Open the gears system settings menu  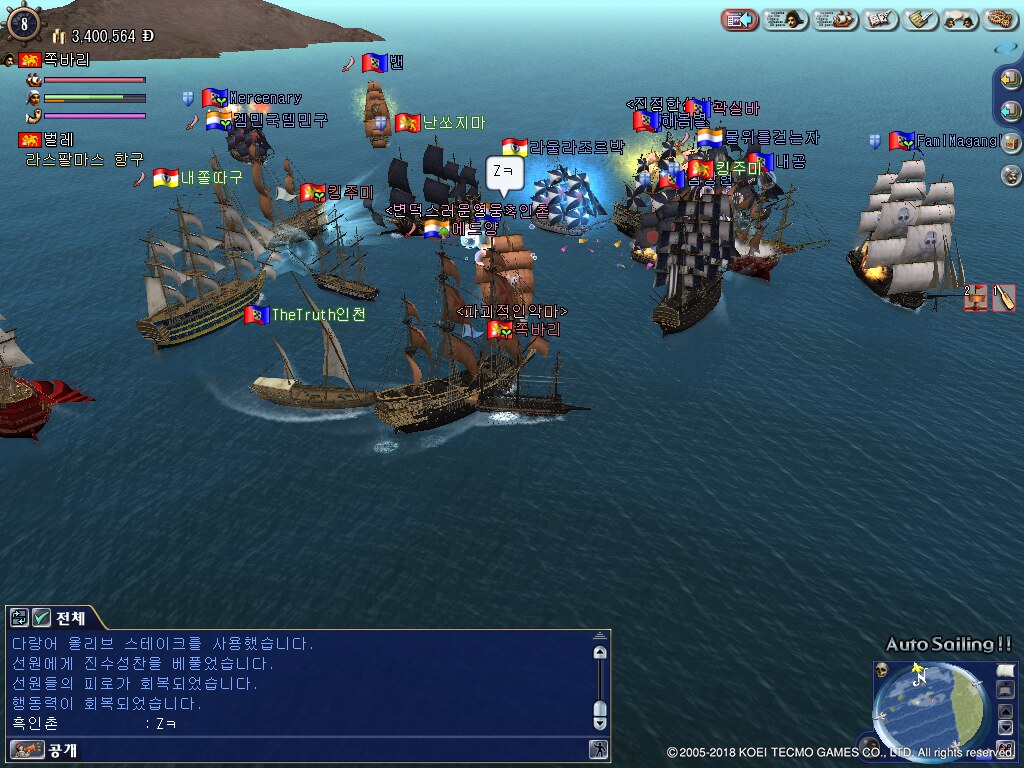(1000, 19)
